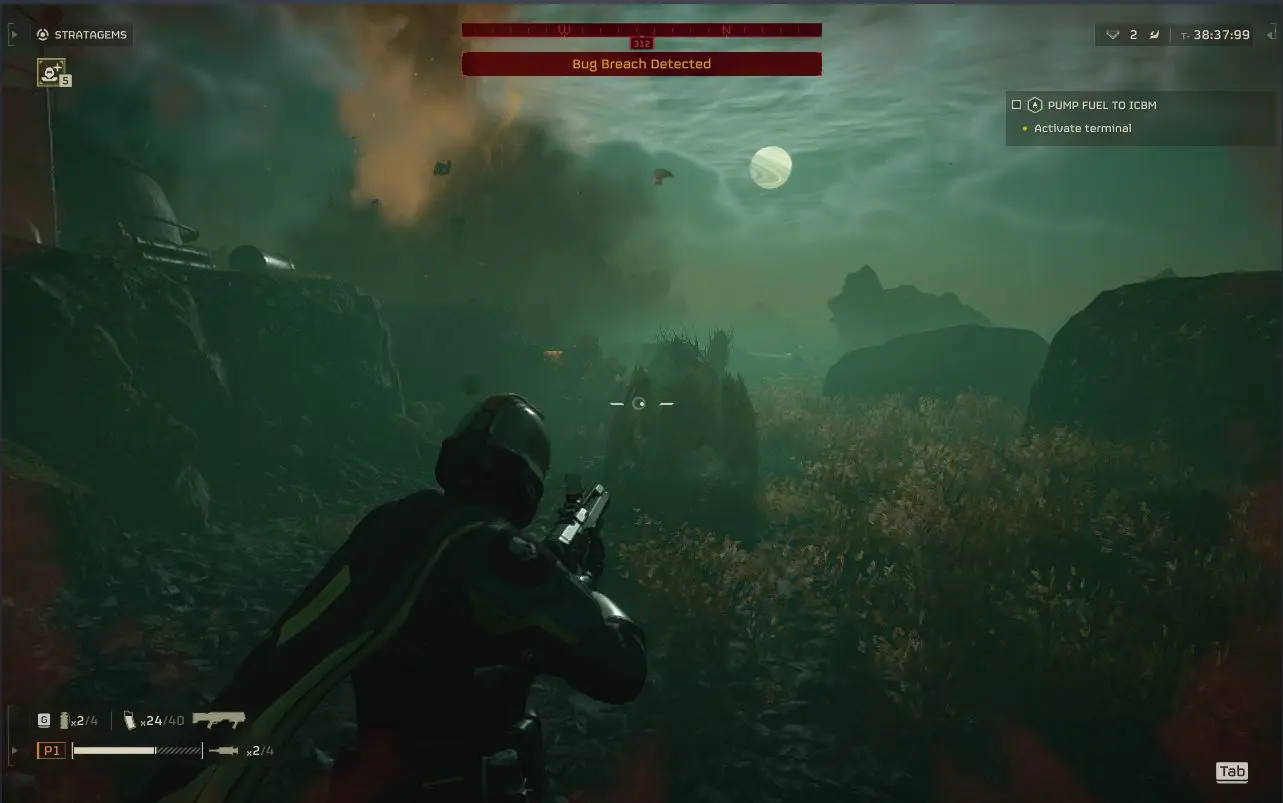Click the magazine icon showing 24/40
The width and height of the screenshot is (1283, 803).
(129, 718)
